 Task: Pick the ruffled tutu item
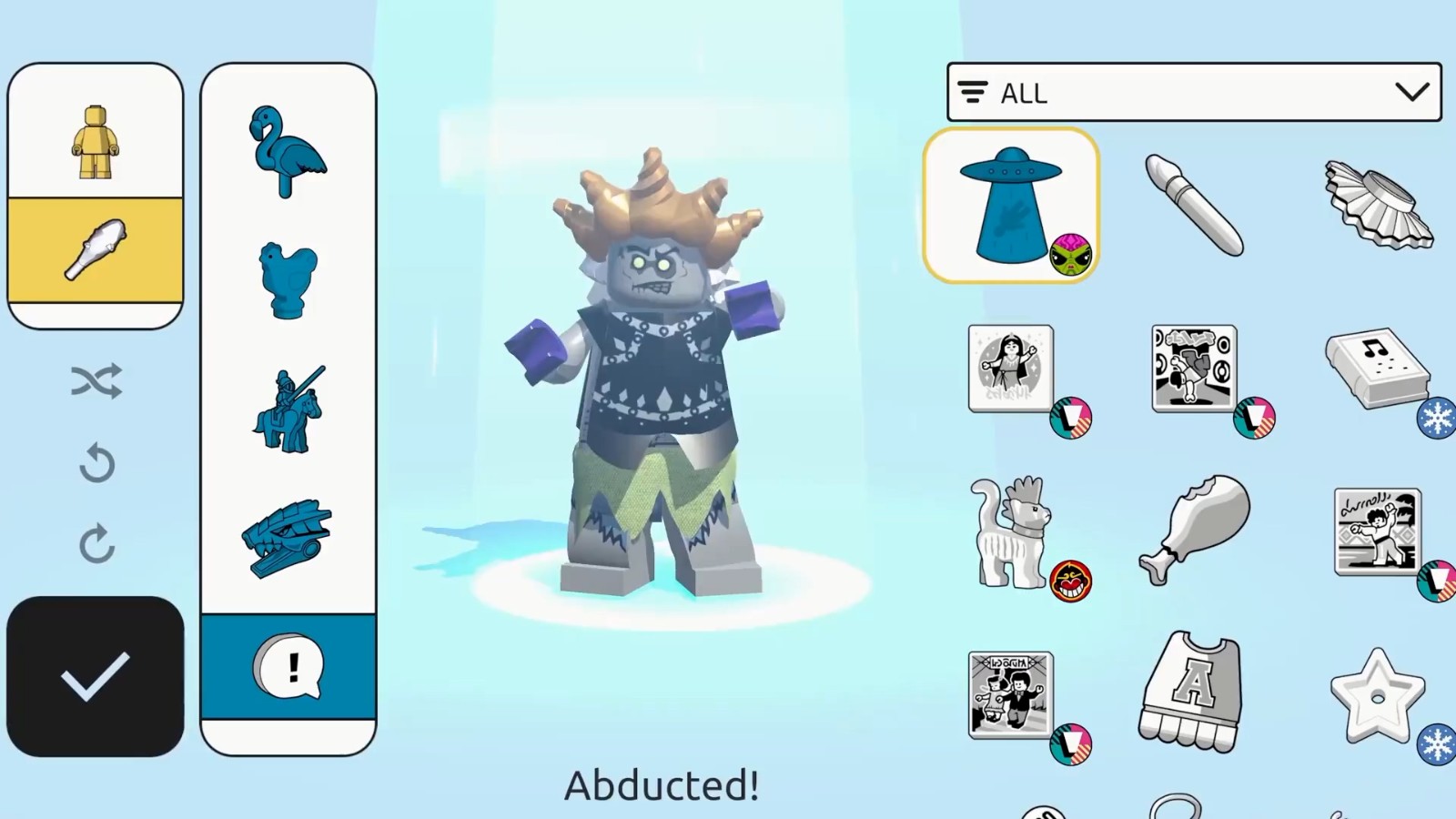tap(1378, 205)
